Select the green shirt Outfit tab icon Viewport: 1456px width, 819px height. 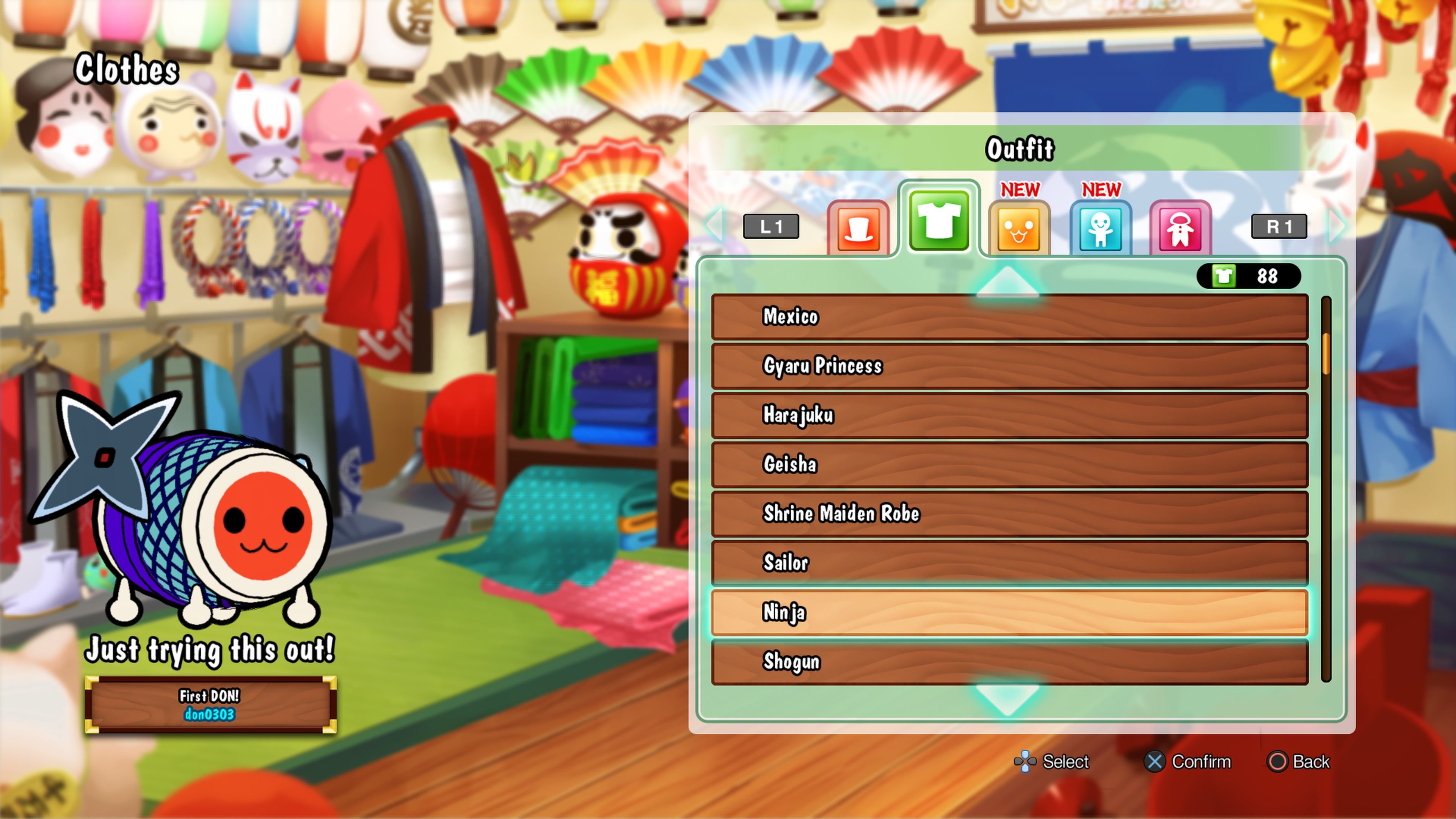point(940,223)
